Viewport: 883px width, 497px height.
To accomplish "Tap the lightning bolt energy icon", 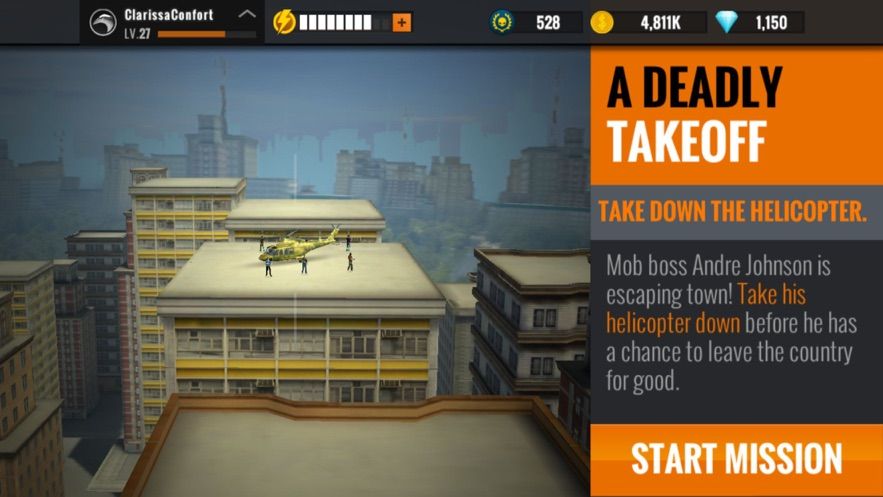I will pos(284,22).
